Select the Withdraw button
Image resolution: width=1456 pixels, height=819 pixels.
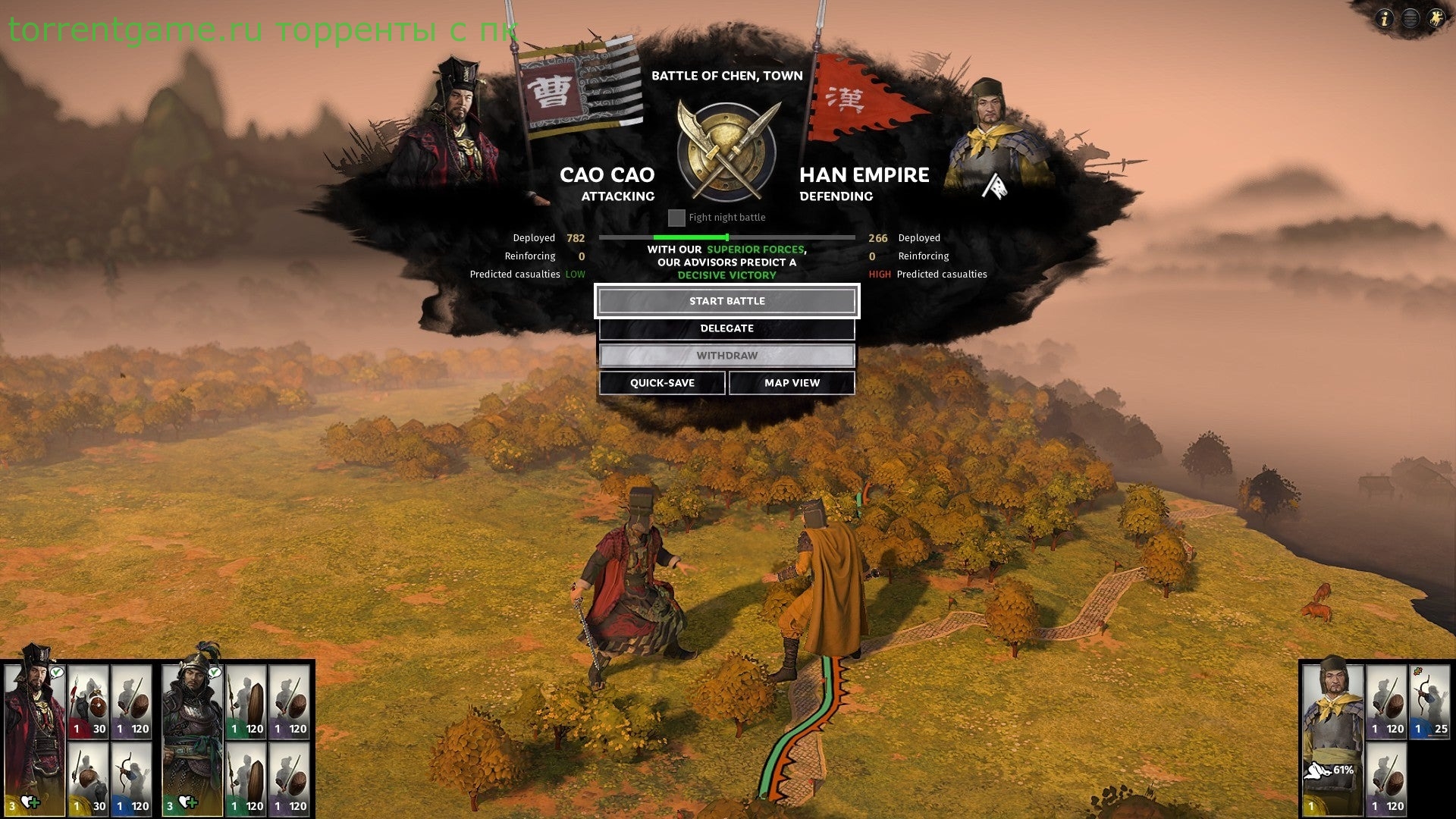click(726, 356)
